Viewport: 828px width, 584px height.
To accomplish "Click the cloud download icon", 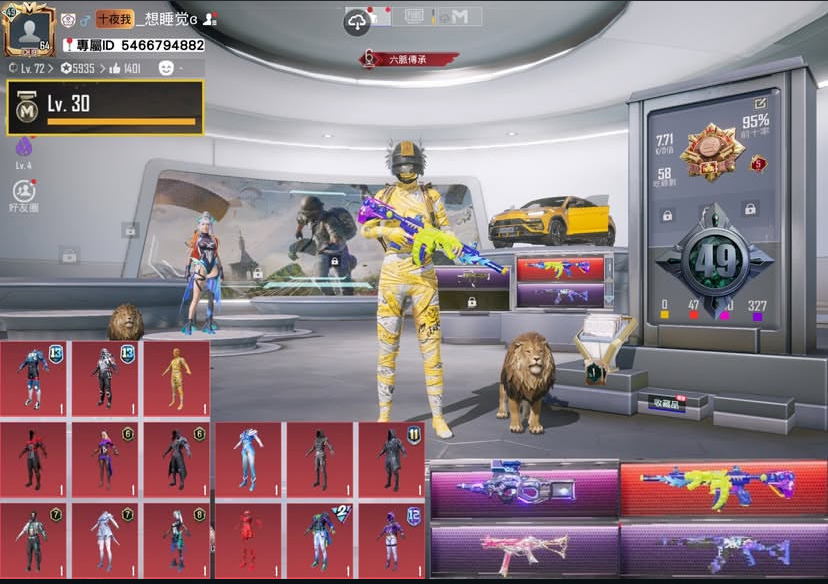I will pyautogui.click(x=358, y=22).
